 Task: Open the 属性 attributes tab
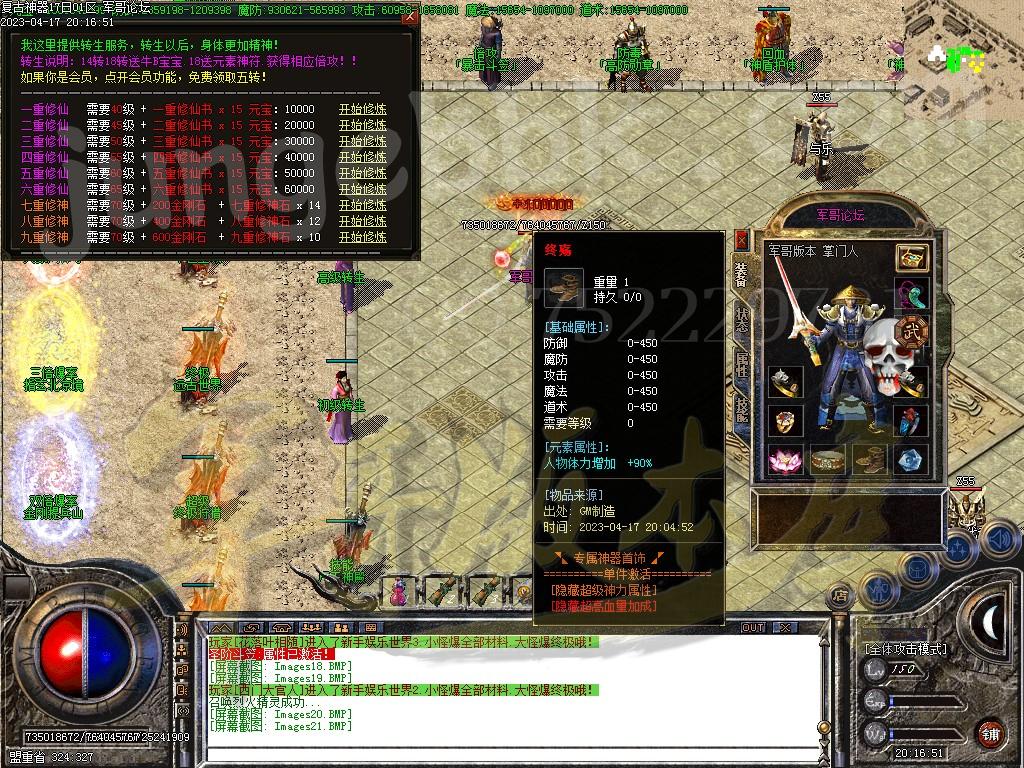(741, 365)
